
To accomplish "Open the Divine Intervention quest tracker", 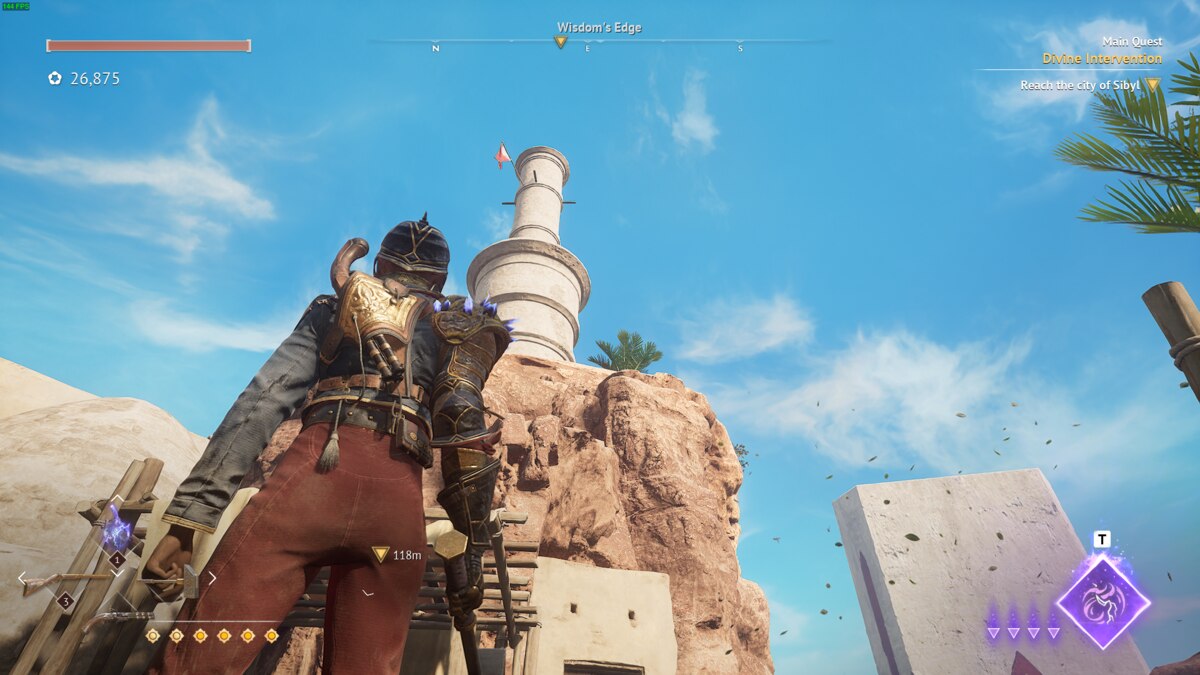I will (x=1101, y=58).
